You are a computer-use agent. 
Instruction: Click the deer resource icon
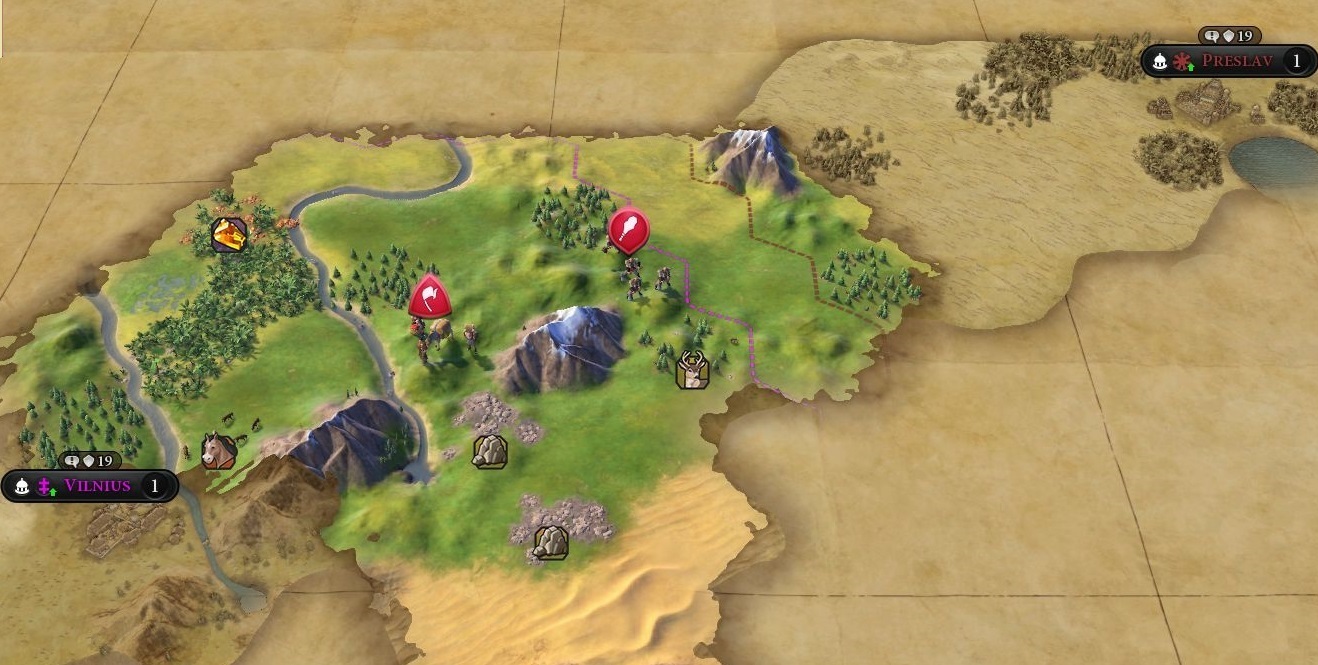(692, 370)
